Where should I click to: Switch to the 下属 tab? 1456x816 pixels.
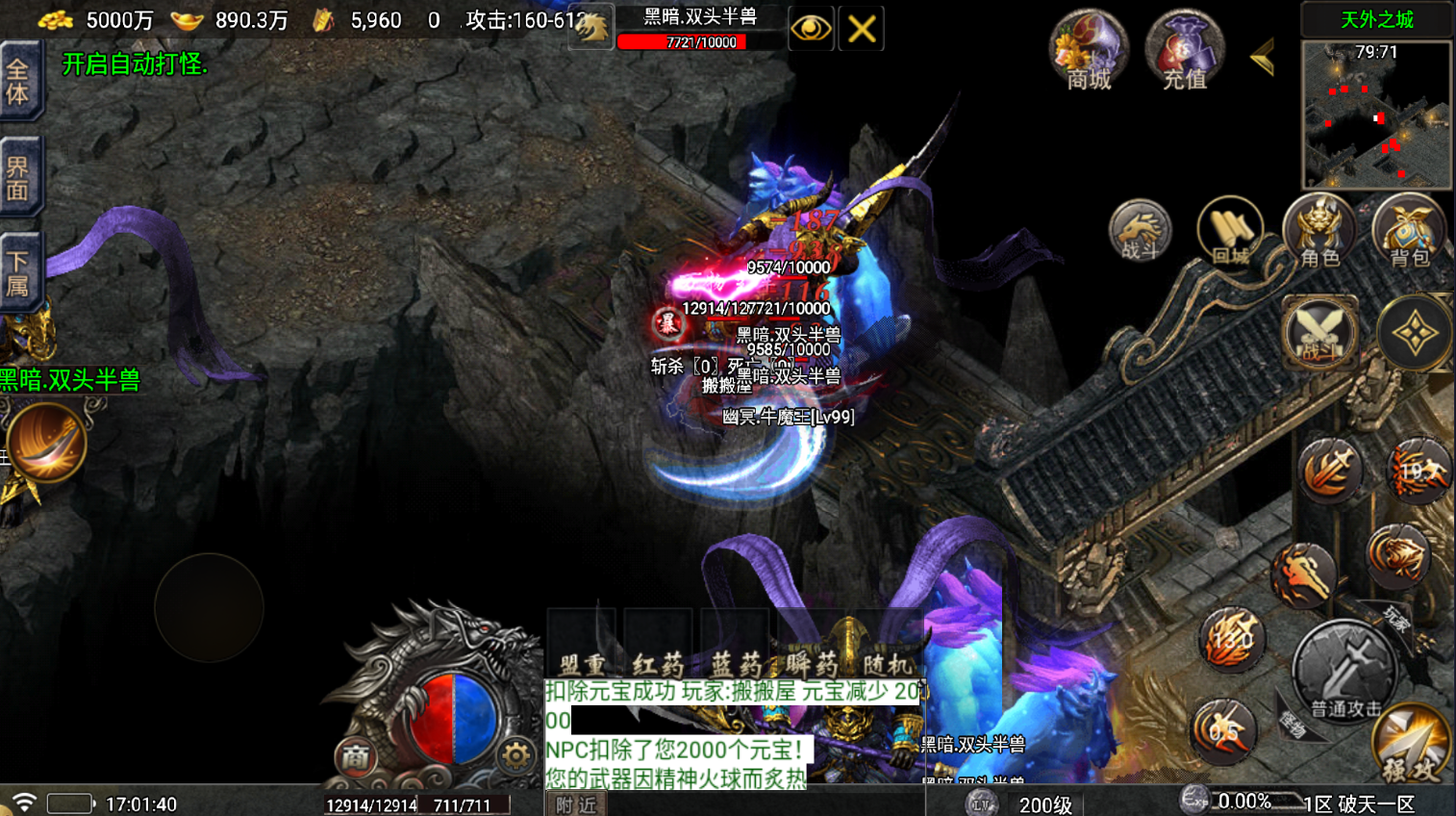tap(19, 272)
